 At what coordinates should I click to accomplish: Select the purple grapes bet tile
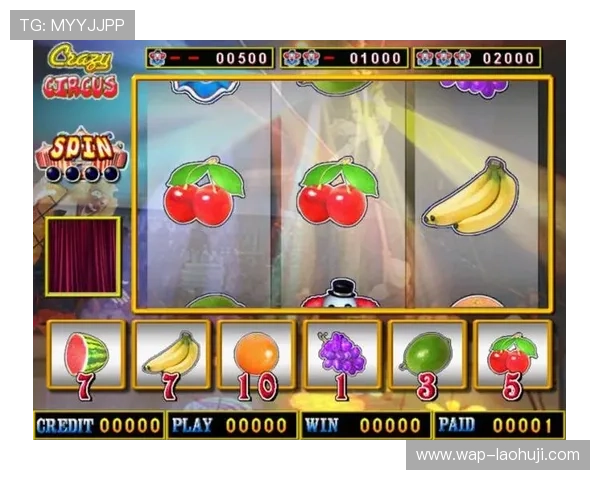point(342,355)
